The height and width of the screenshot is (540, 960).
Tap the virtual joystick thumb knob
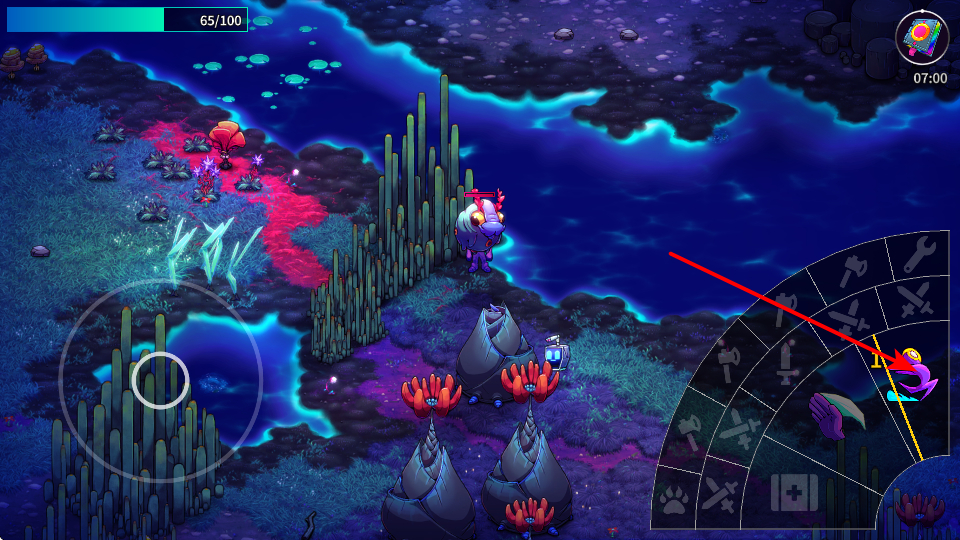160,380
